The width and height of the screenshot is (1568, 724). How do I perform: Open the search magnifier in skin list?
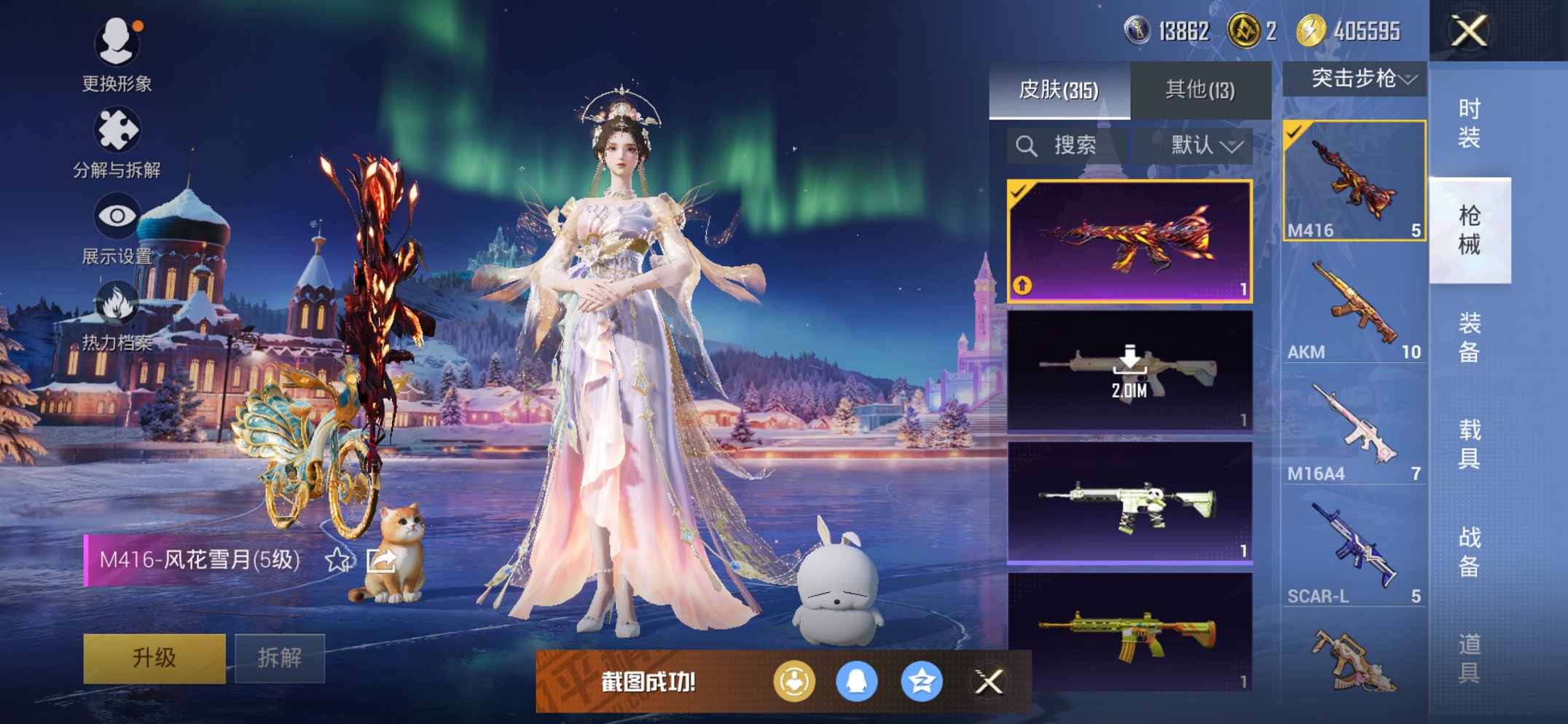(x=1027, y=144)
